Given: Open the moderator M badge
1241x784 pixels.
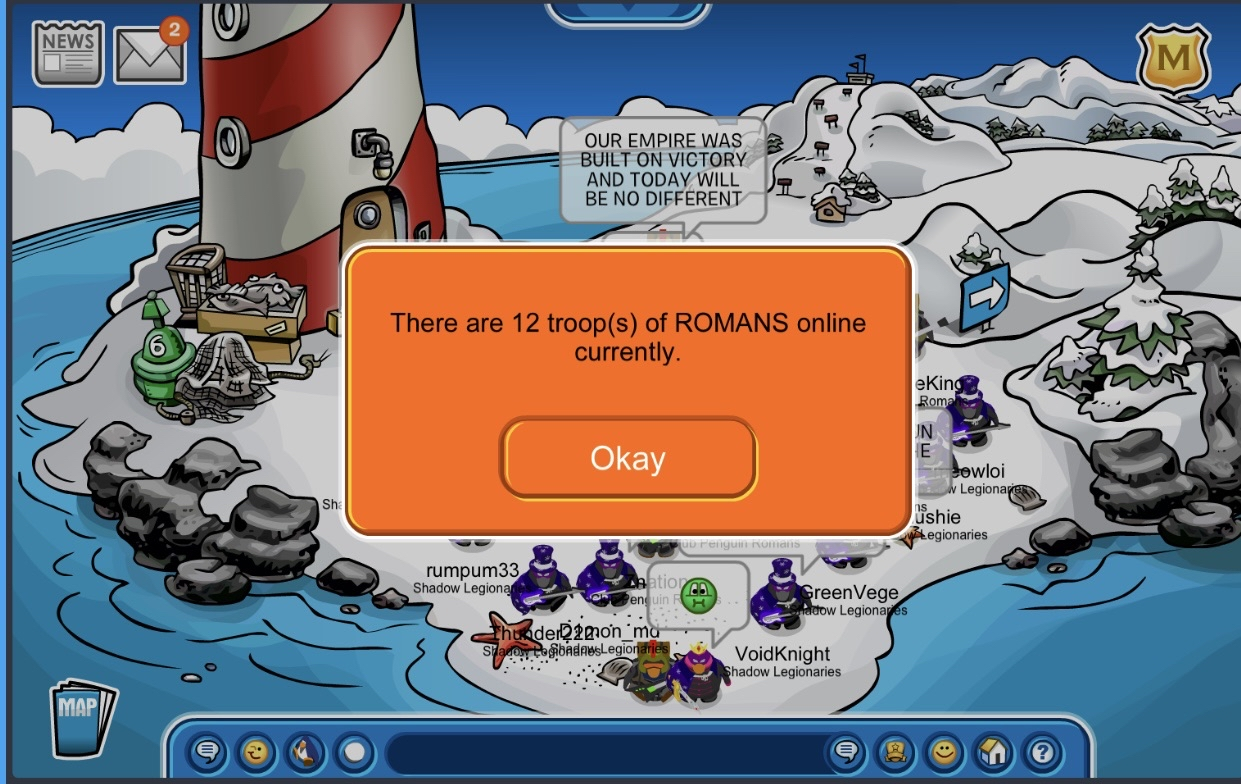Looking at the screenshot, I should (1173, 59).
